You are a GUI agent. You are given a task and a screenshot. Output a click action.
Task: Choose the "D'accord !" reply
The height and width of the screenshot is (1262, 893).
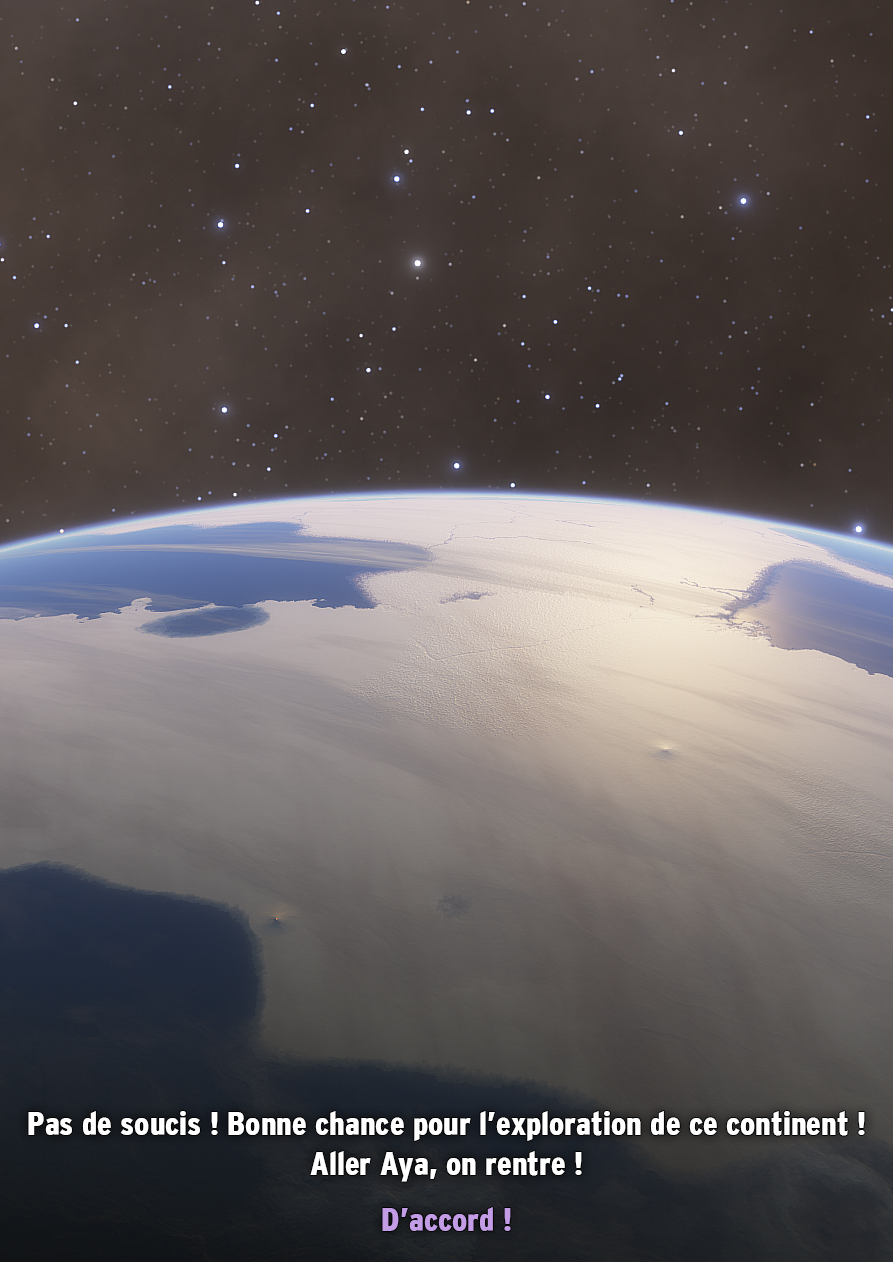click(446, 1220)
